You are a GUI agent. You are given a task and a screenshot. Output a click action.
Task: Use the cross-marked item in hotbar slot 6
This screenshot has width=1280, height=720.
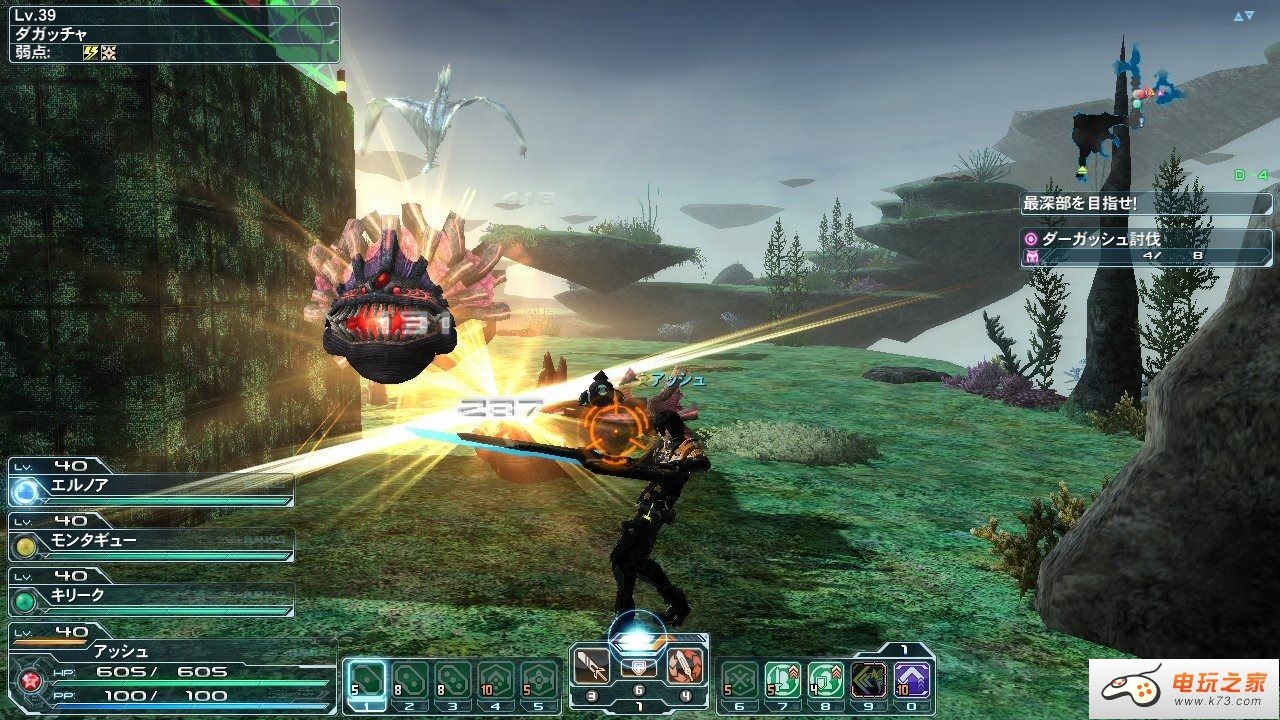click(x=740, y=680)
